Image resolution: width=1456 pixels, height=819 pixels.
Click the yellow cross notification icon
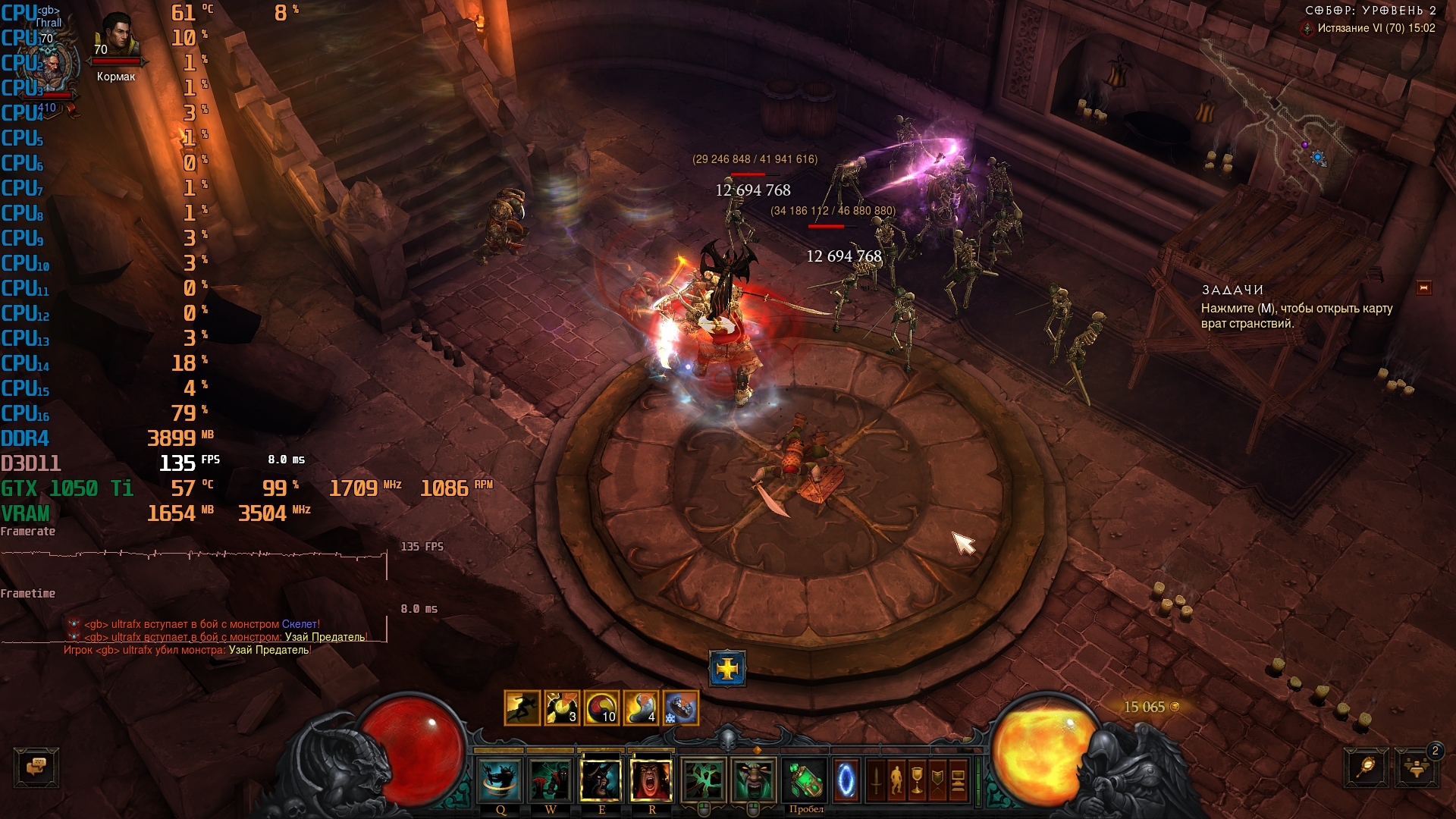(x=727, y=669)
